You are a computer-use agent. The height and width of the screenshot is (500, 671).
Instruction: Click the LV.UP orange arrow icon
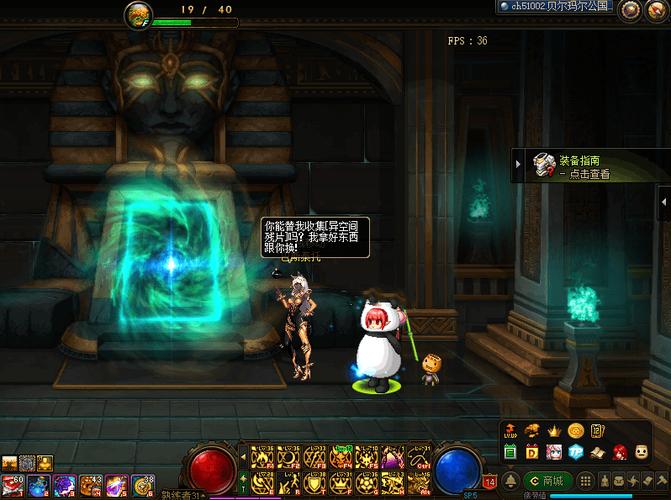click(510, 430)
